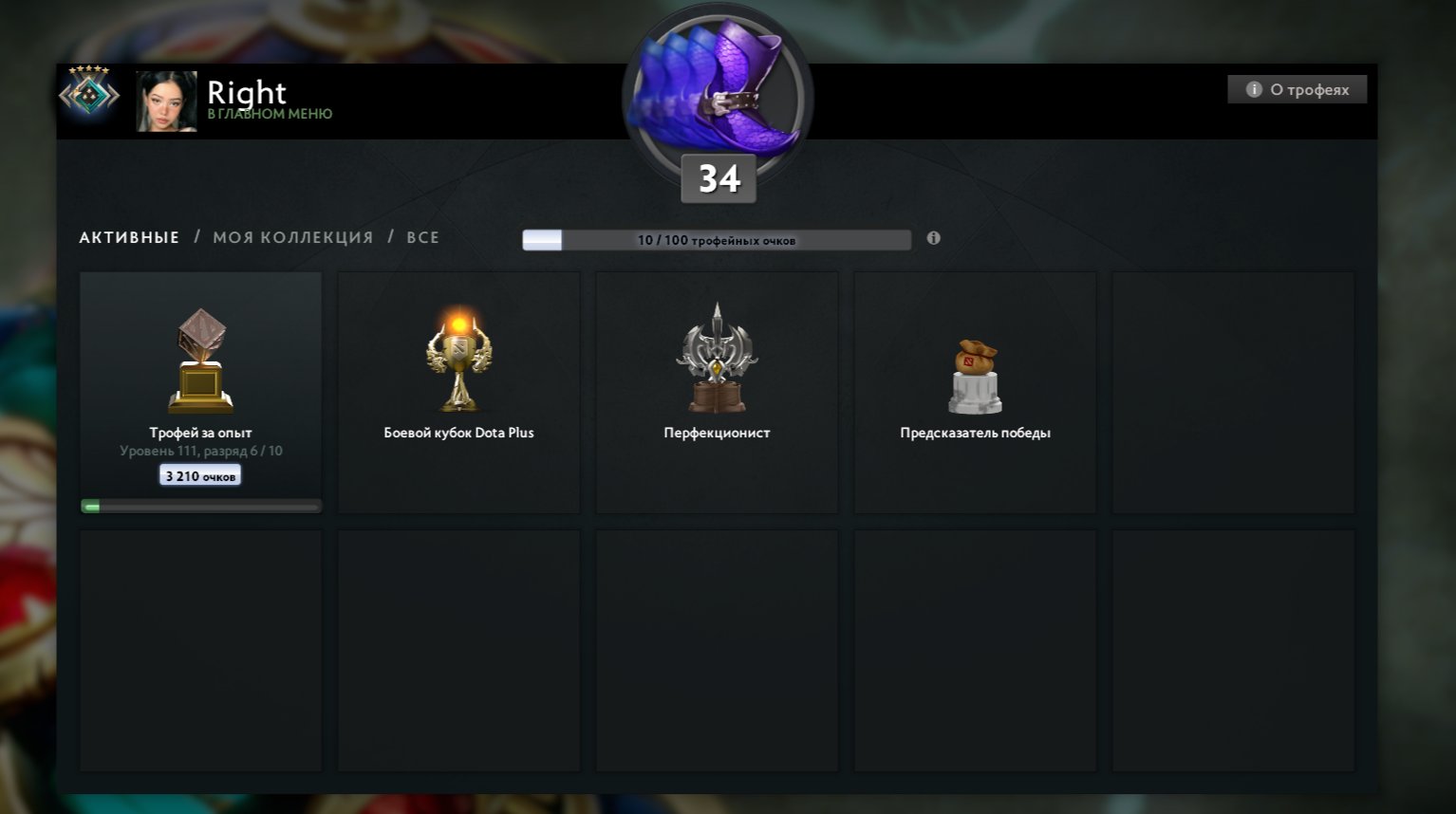Screen dimensions: 1456x814
Task: Select the empty trophy slot beside Предсказатель победы
Action: pos(1232,392)
